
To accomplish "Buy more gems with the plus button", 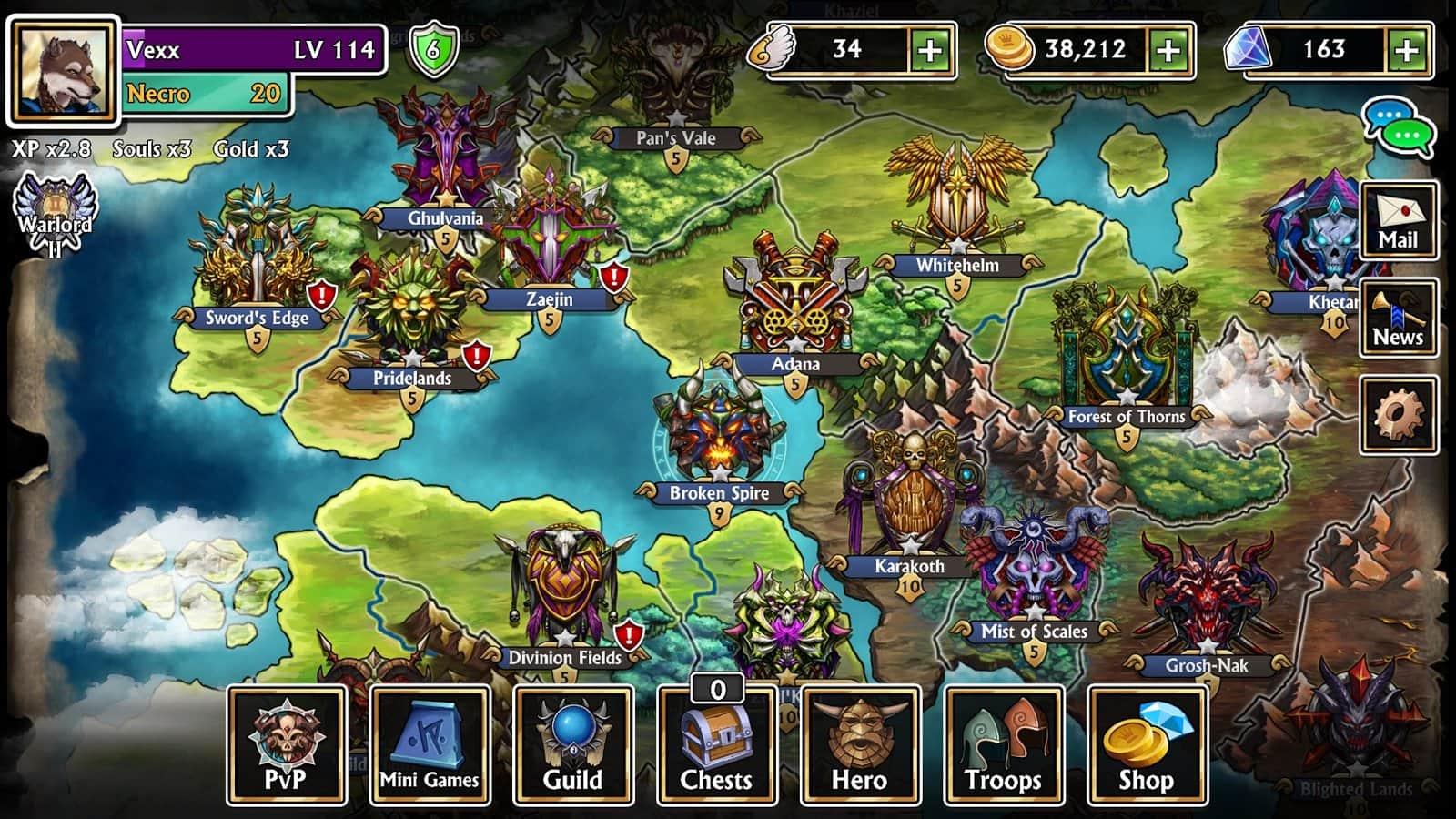I will click(x=1407, y=50).
